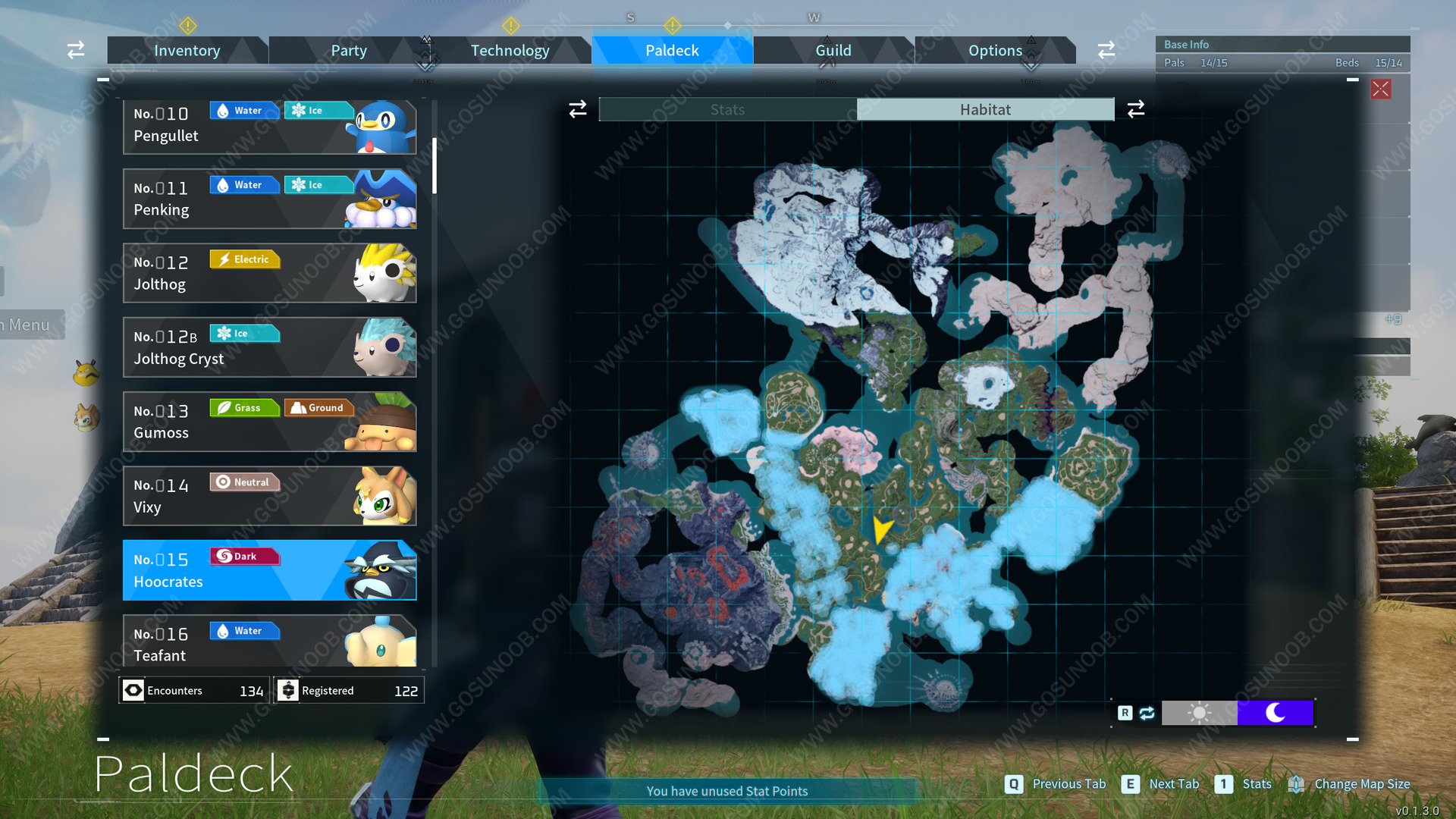Click the Next Tab button
1456x819 pixels.
coord(1173,784)
